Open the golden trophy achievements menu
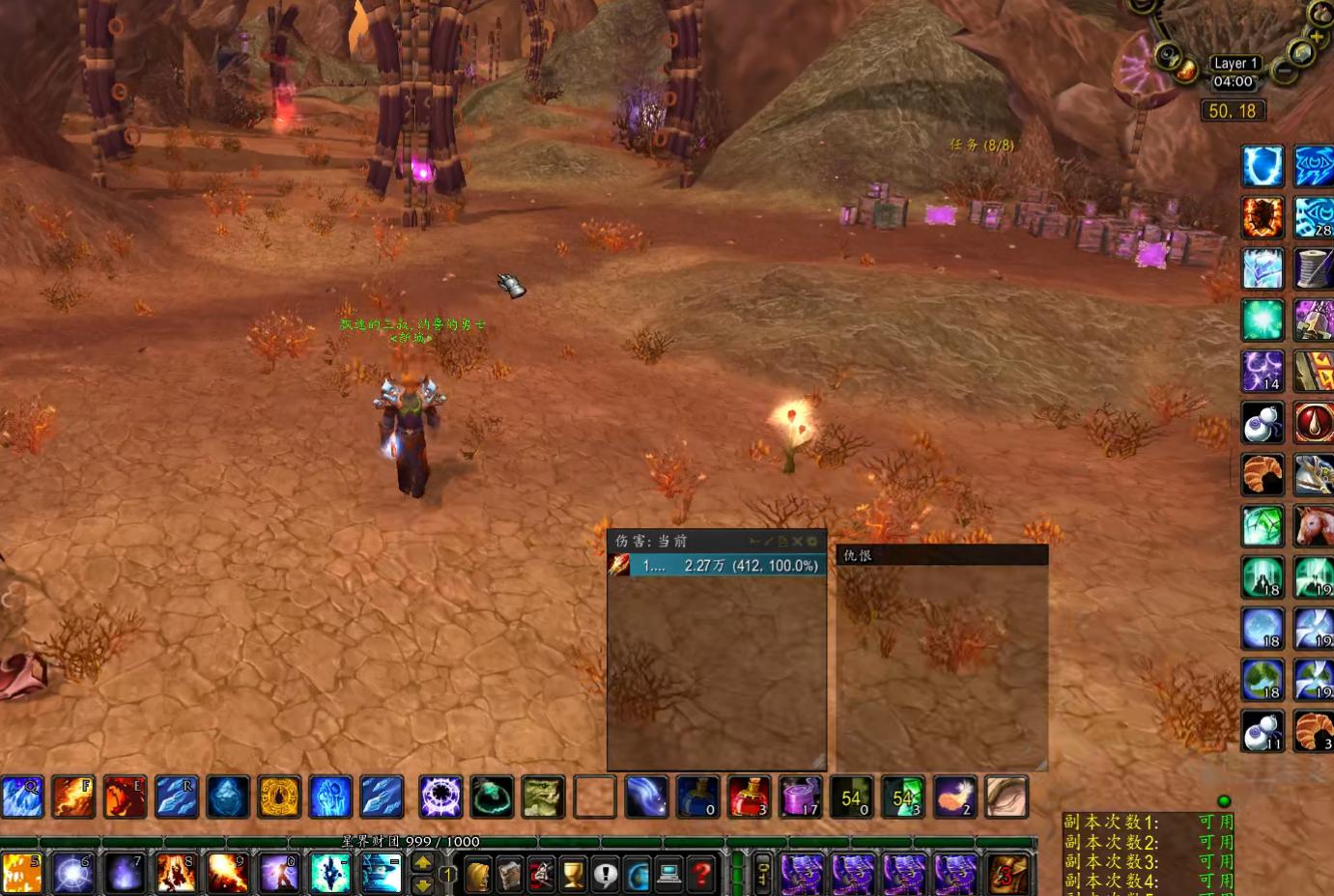This screenshot has height=896, width=1334. tap(573, 875)
